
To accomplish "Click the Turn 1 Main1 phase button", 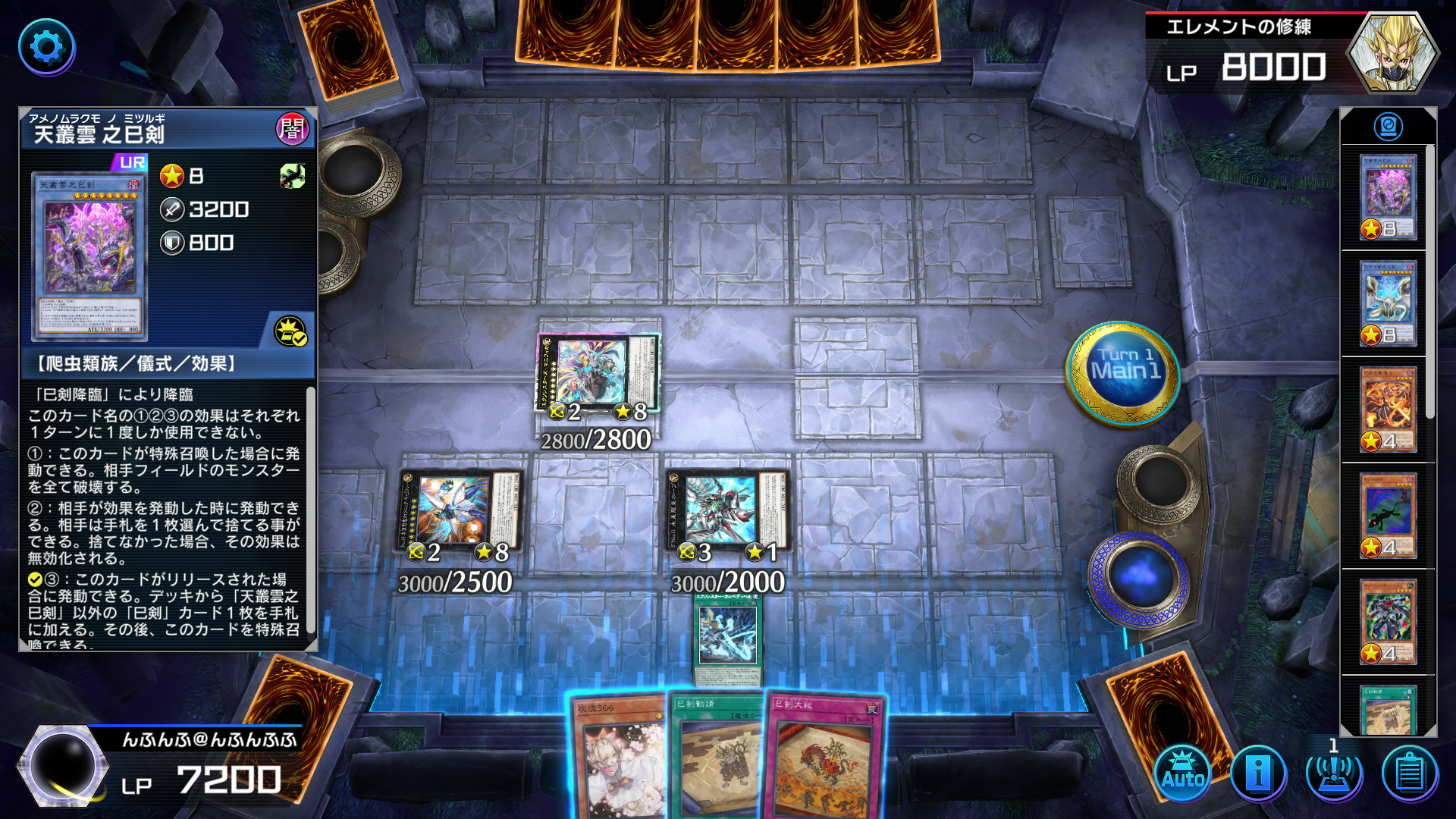I will 1125,372.
